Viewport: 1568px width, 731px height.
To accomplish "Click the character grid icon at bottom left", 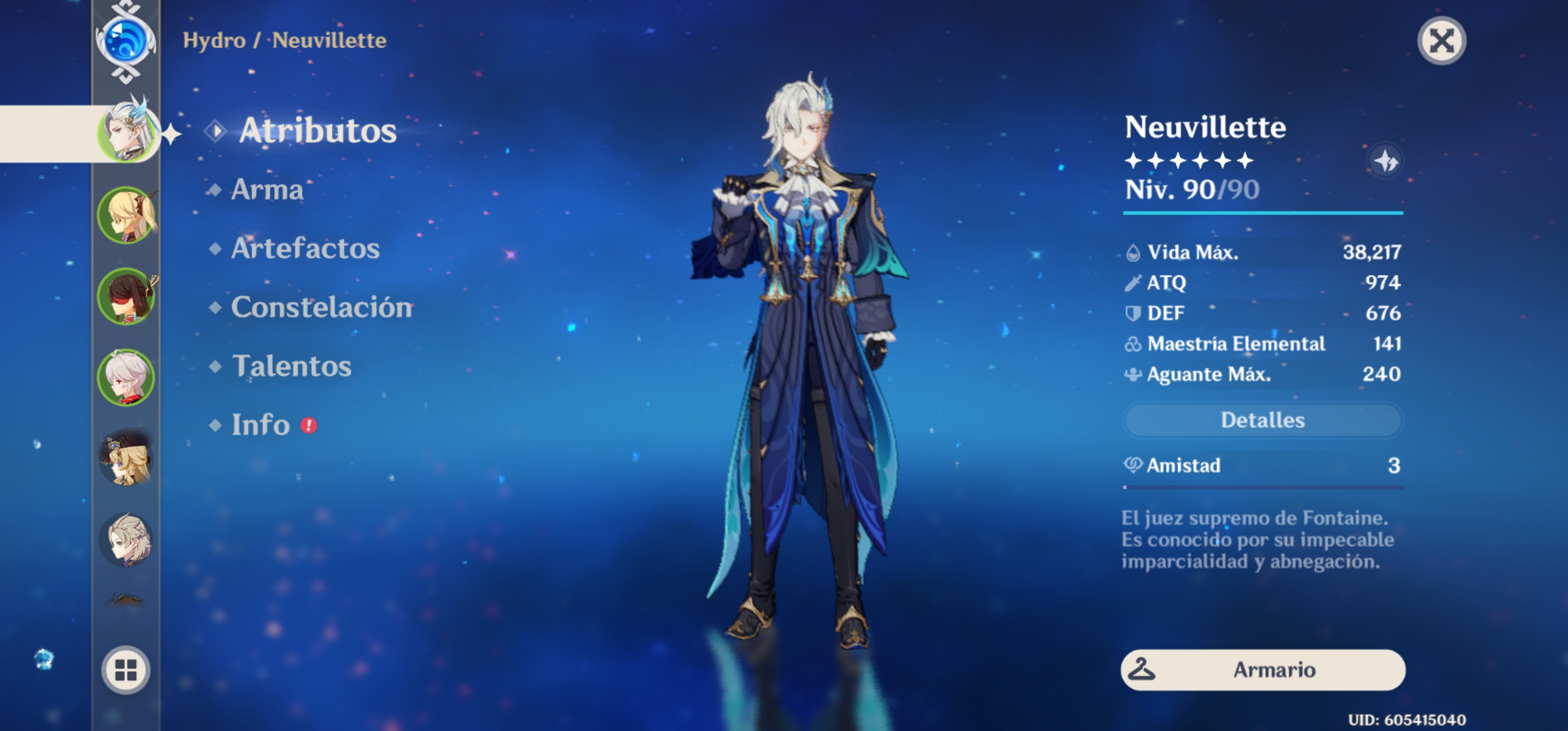I will pyautogui.click(x=125, y=671).
